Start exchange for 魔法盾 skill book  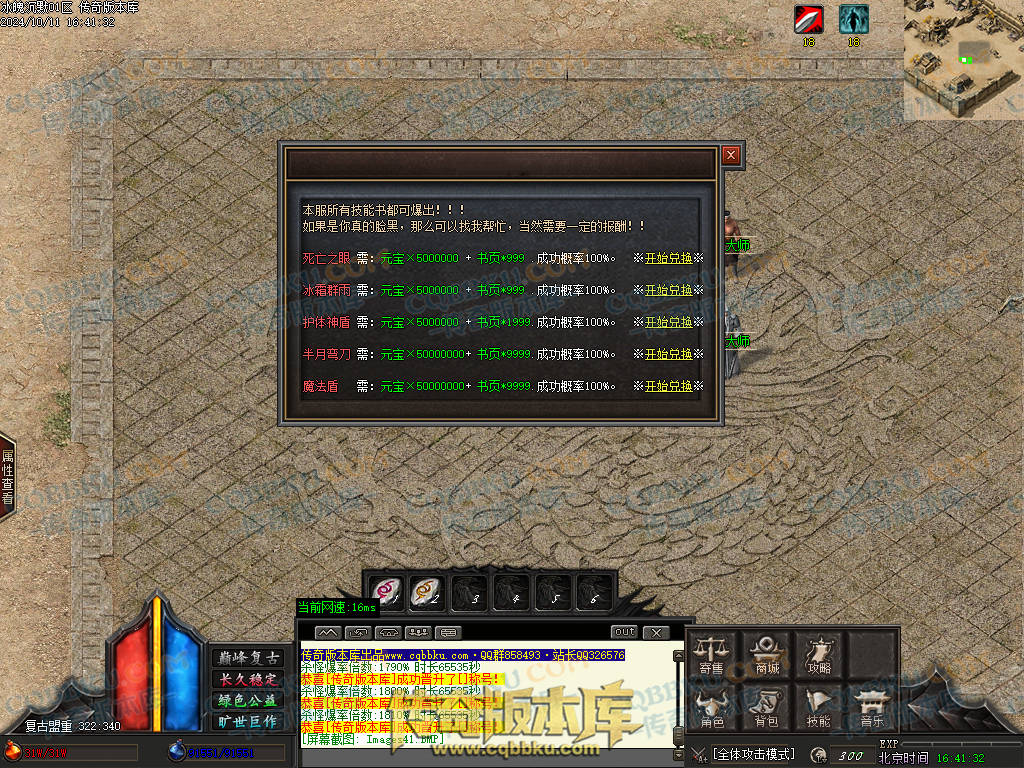pyautogui.click(x=668, y=386)
